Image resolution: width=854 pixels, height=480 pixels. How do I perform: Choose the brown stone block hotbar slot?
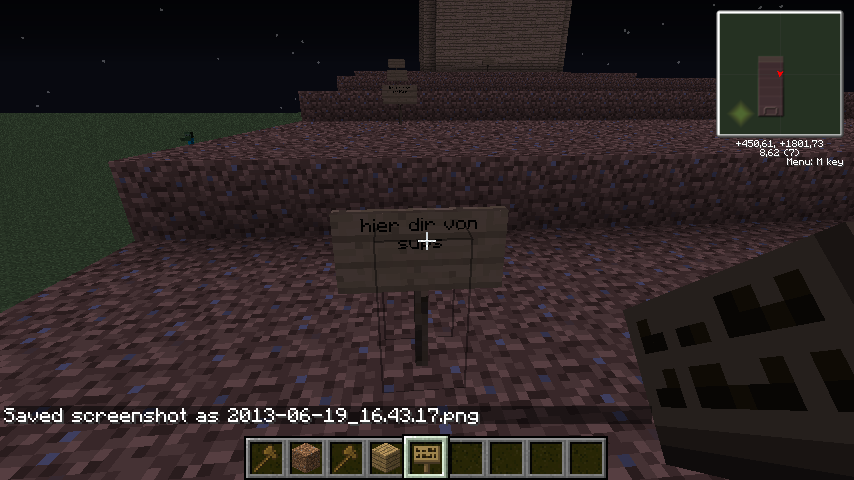tap(305, 458)
